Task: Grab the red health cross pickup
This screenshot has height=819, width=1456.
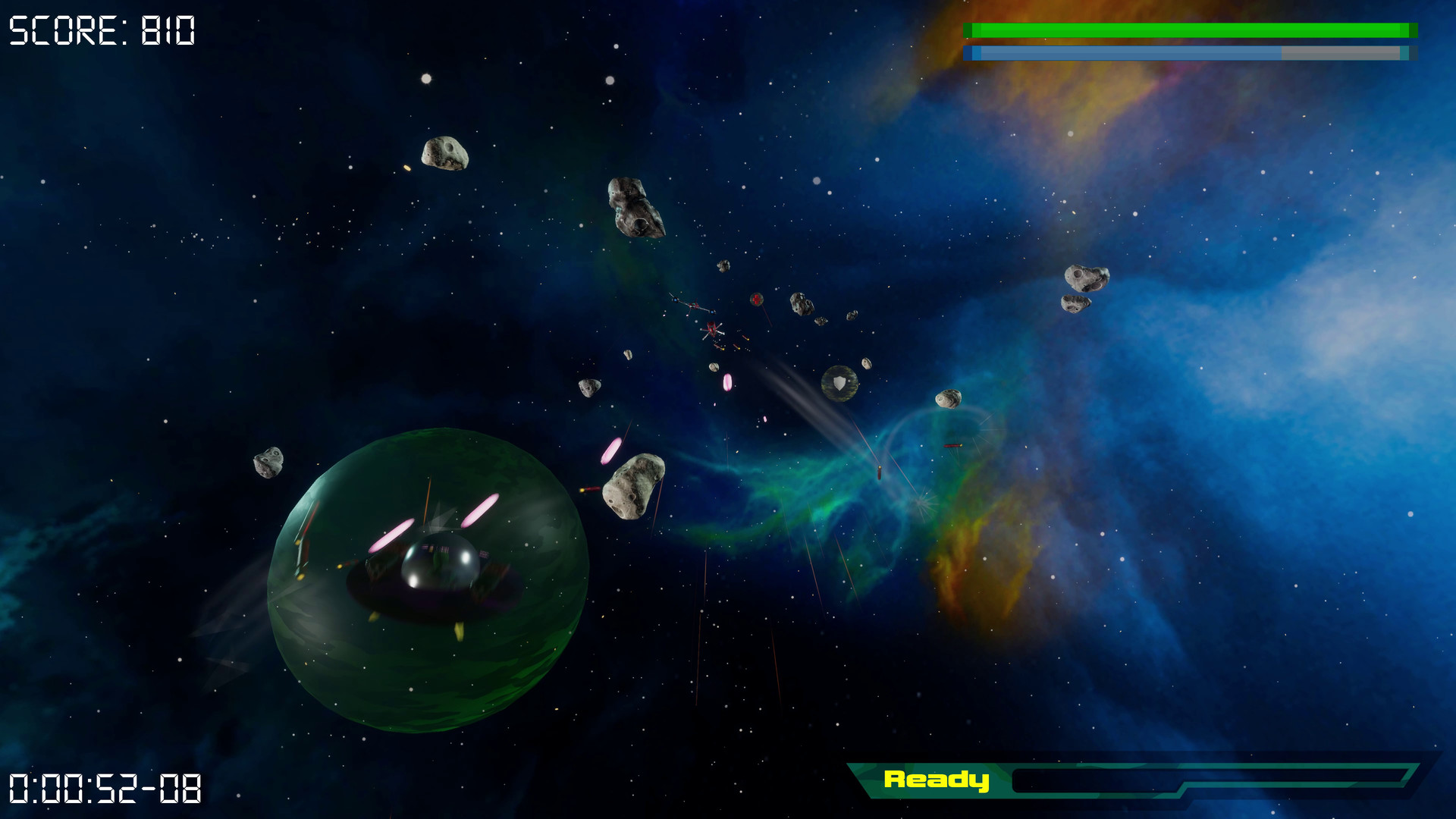Action: tap(756, 300)
